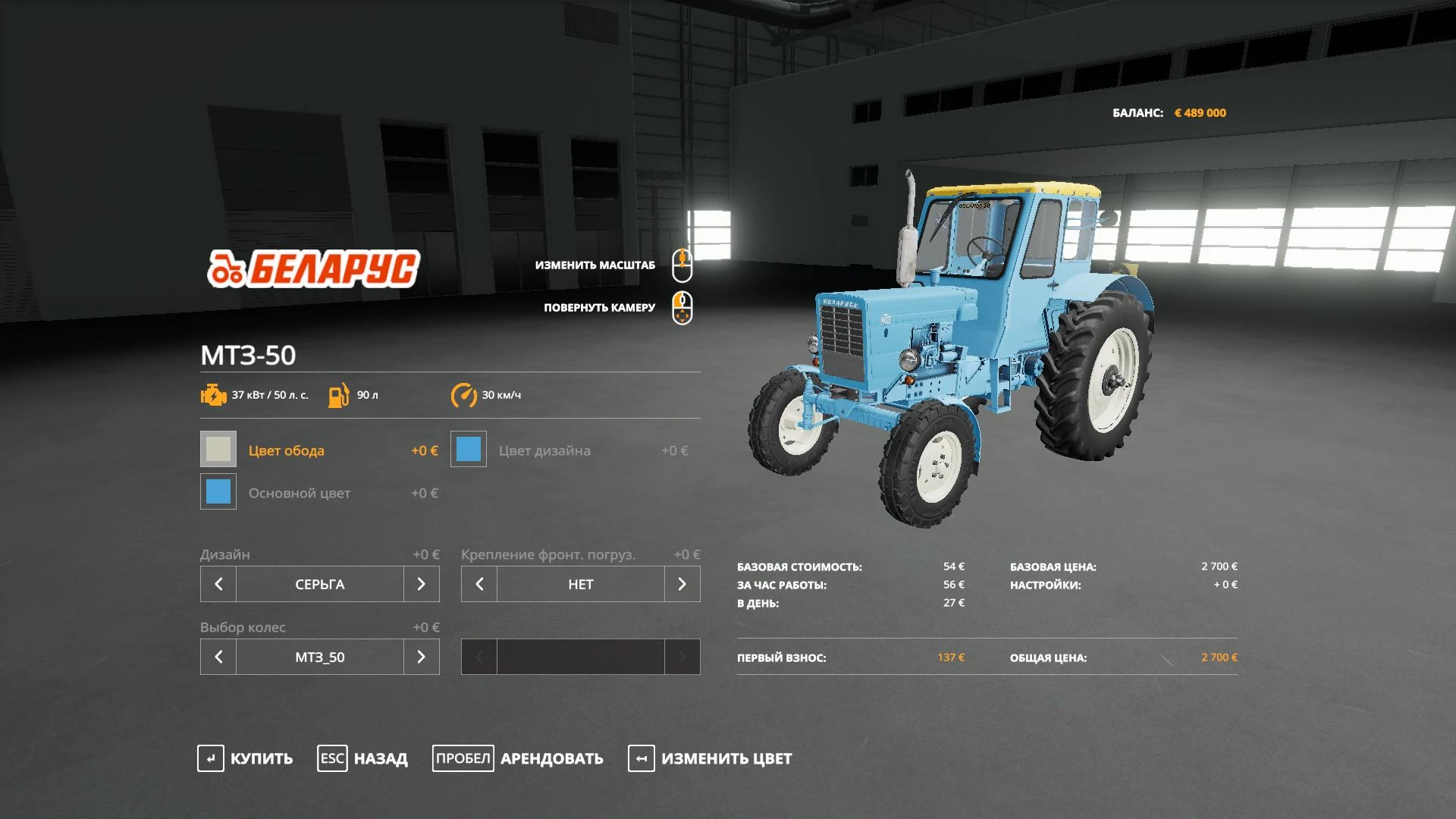Switch Дизайн option to previous value

[218, 584]
